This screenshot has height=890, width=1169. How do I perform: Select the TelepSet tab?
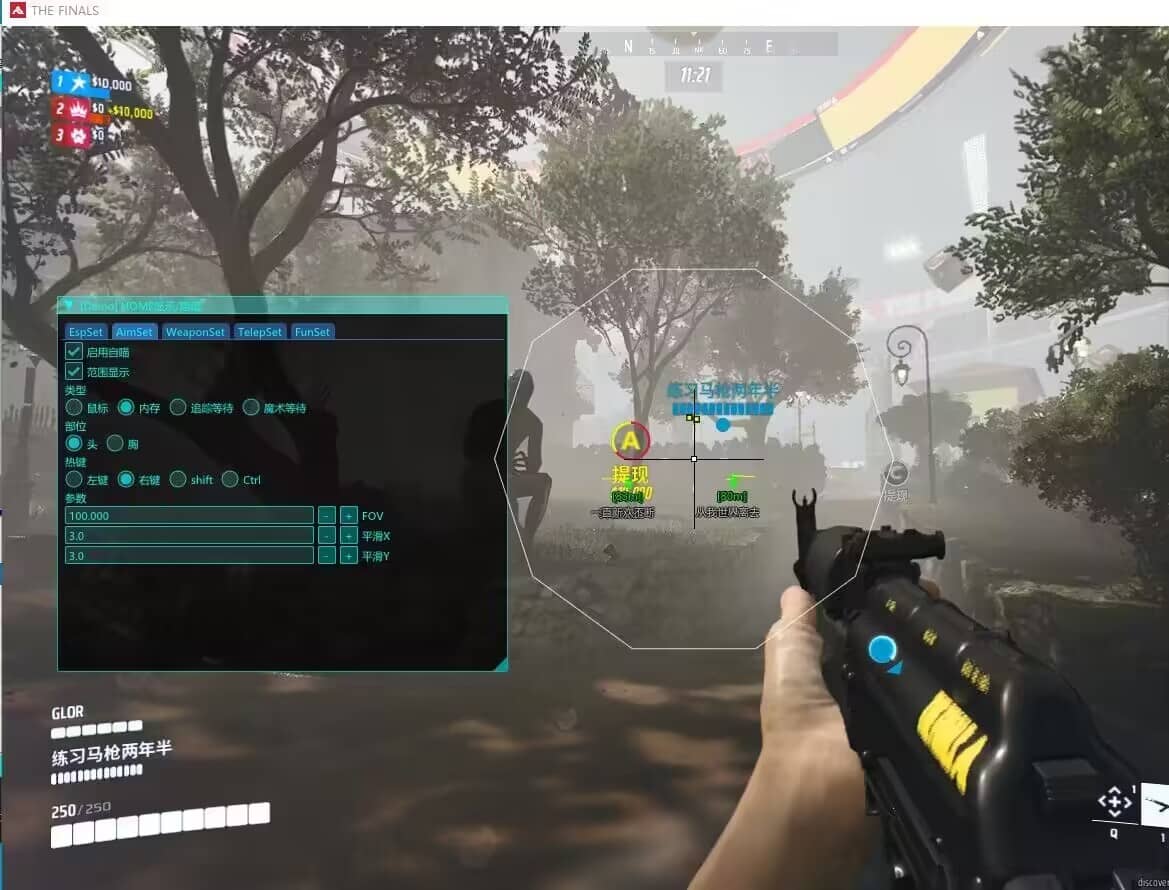[260, 332]
